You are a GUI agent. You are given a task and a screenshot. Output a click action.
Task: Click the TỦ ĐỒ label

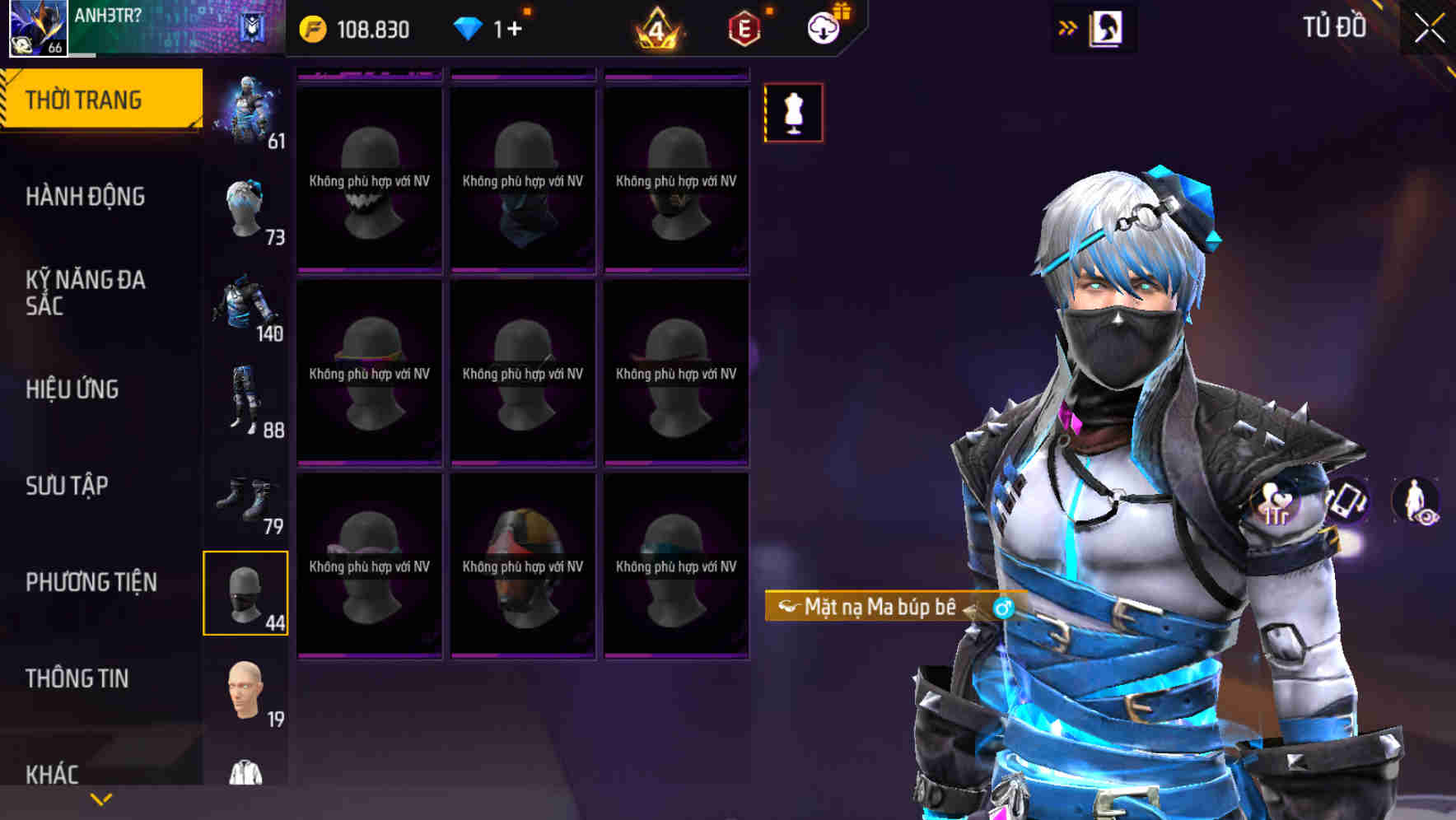tap(1334, 27)
